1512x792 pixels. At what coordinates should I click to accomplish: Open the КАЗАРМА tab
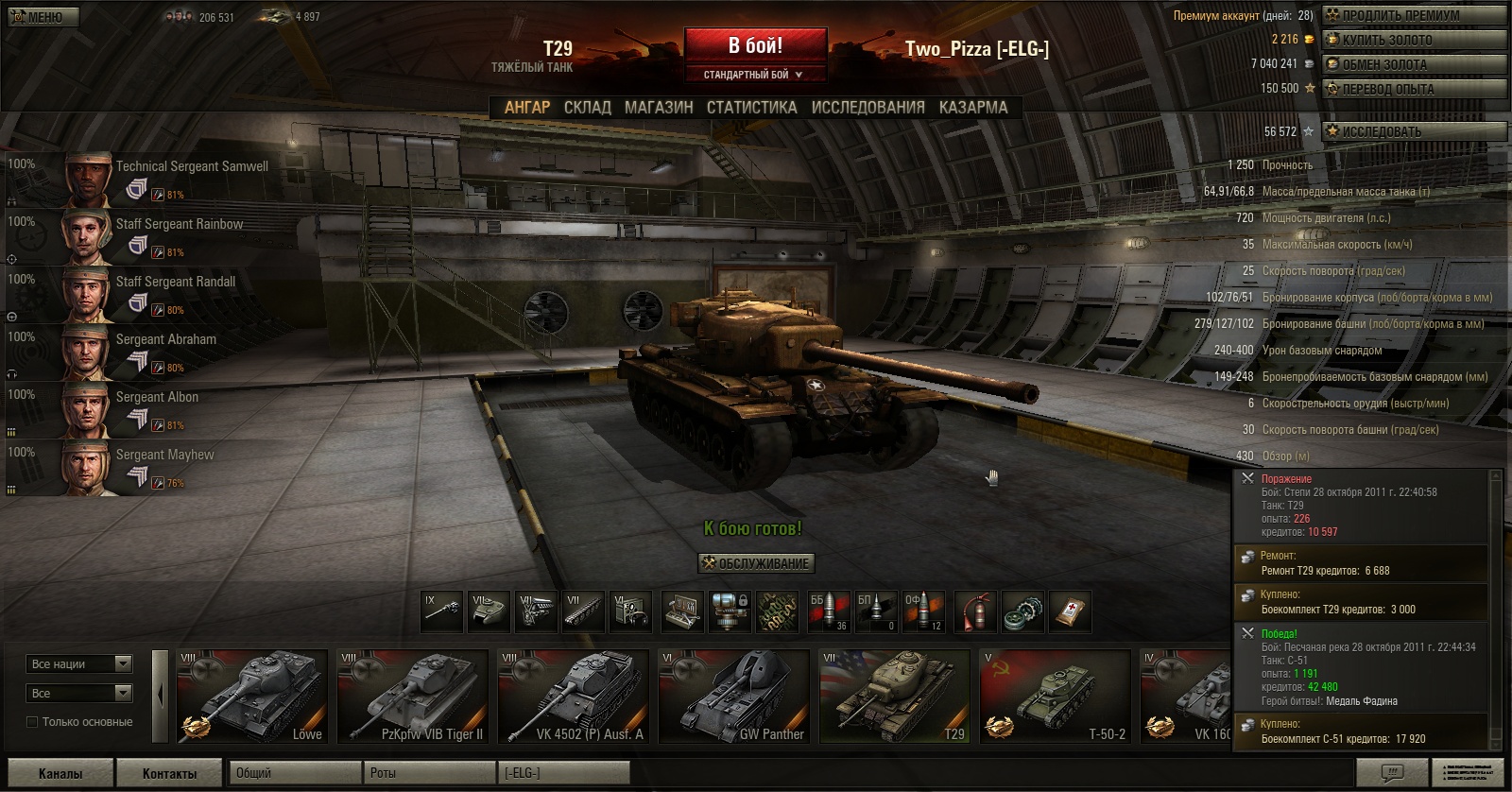click(x=973, y=107)
